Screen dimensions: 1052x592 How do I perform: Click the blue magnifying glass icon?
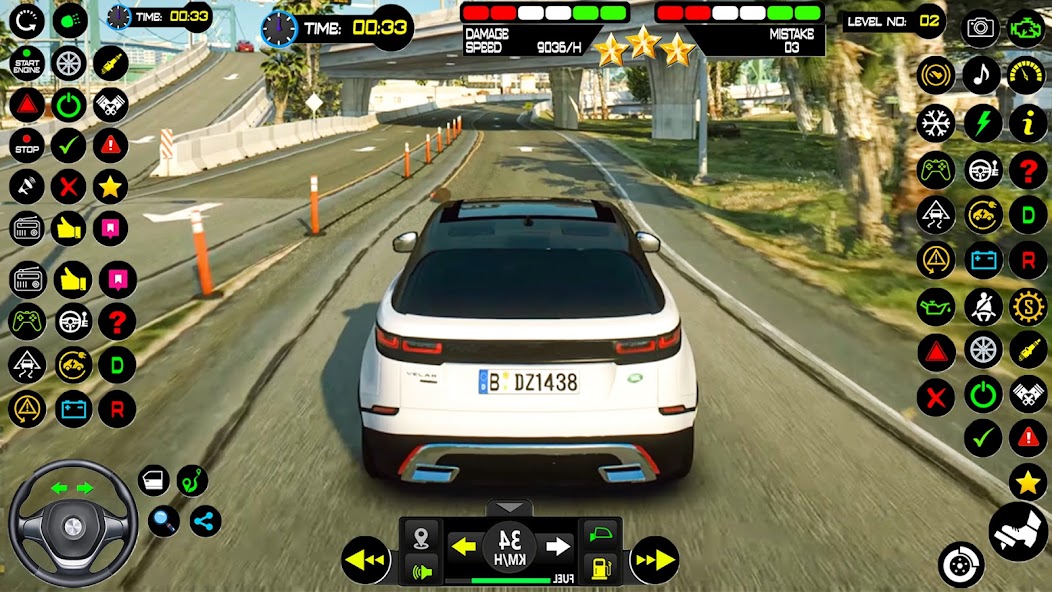(x=163, y=520)
